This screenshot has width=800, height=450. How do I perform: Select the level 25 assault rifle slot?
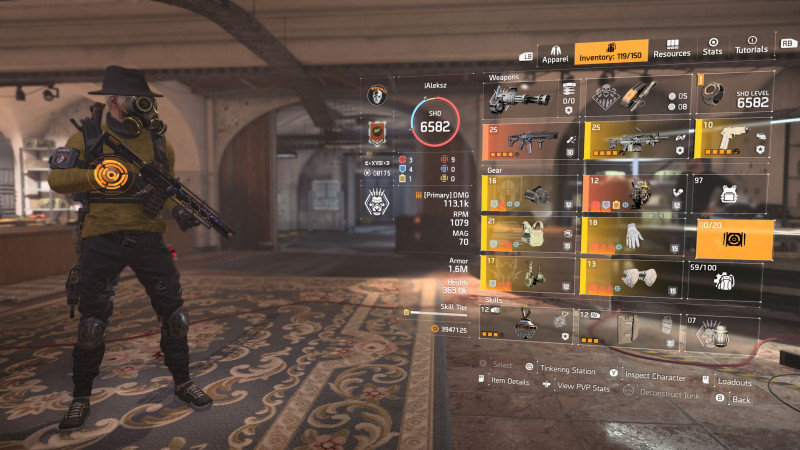[530, 141]
